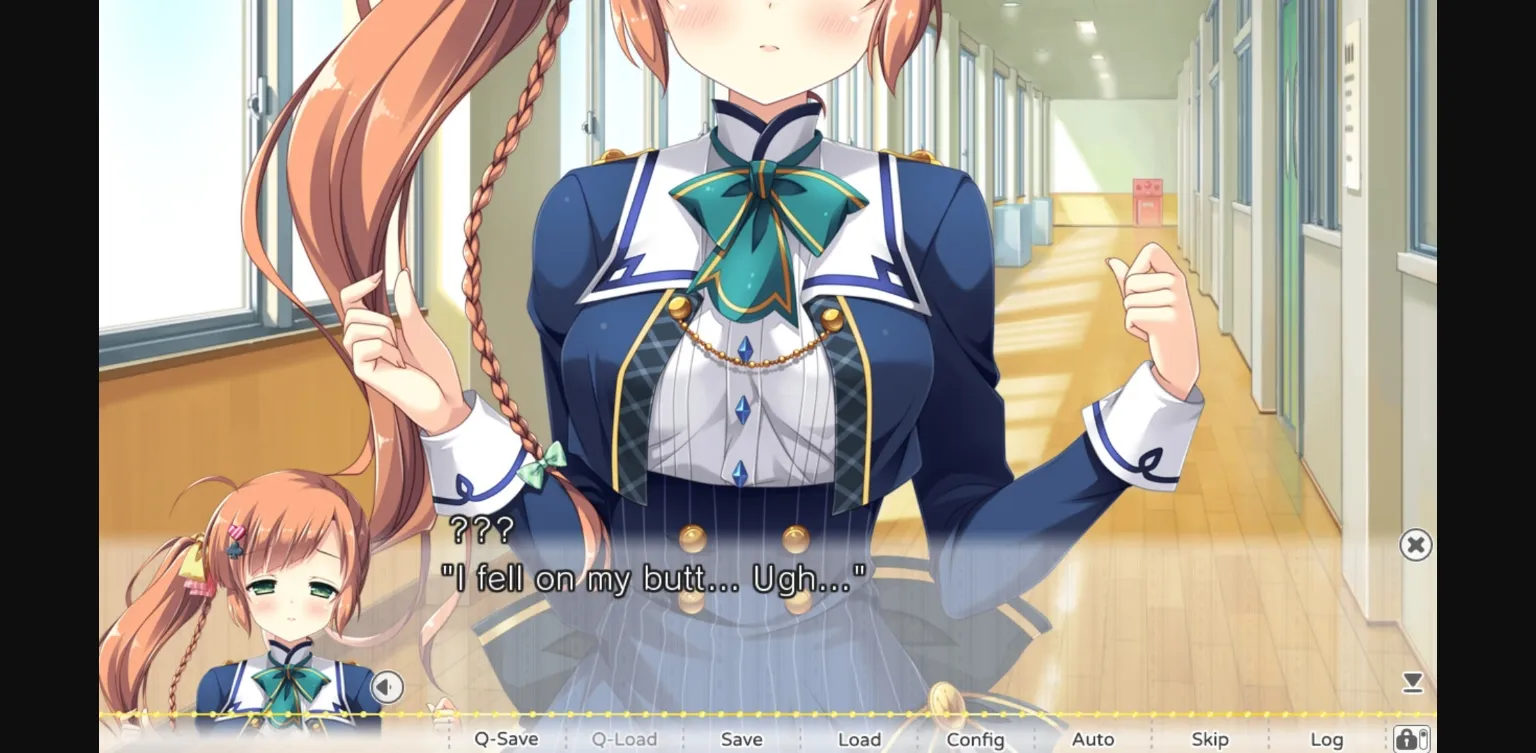Click the lock icon on the bottom bar
This screenshot has height=753, width=1536.
1406,740
